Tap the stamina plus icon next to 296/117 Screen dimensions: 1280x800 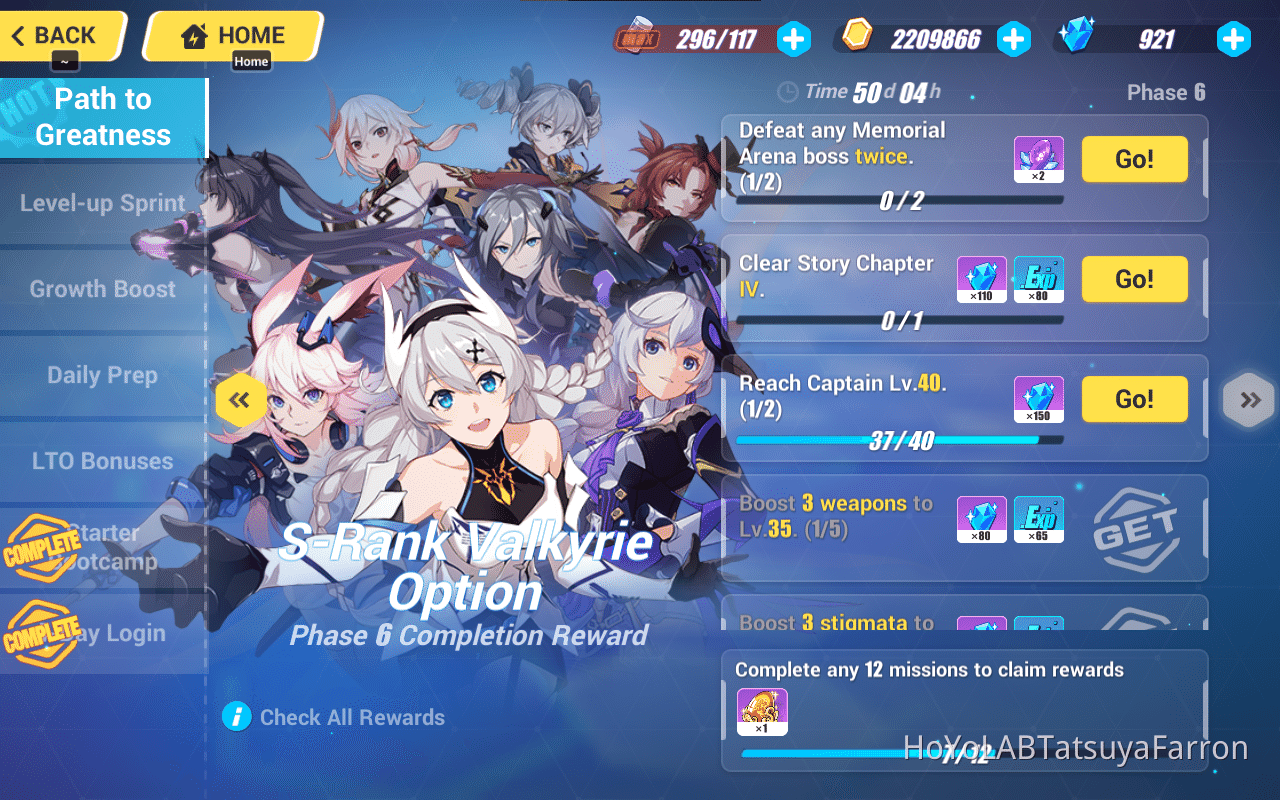point(794,39)
